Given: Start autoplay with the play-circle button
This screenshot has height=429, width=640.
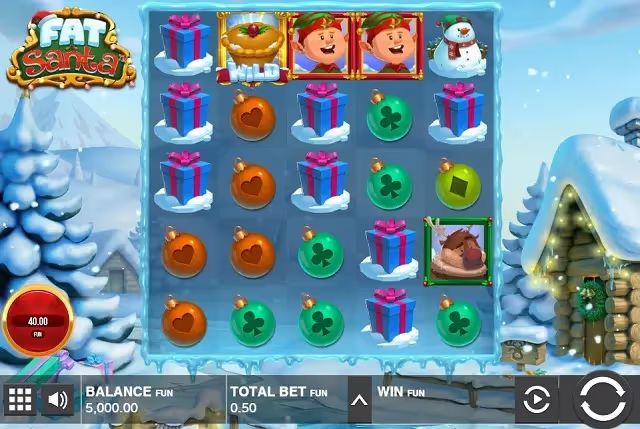Looking at the screenshot, I should [537, 402].
